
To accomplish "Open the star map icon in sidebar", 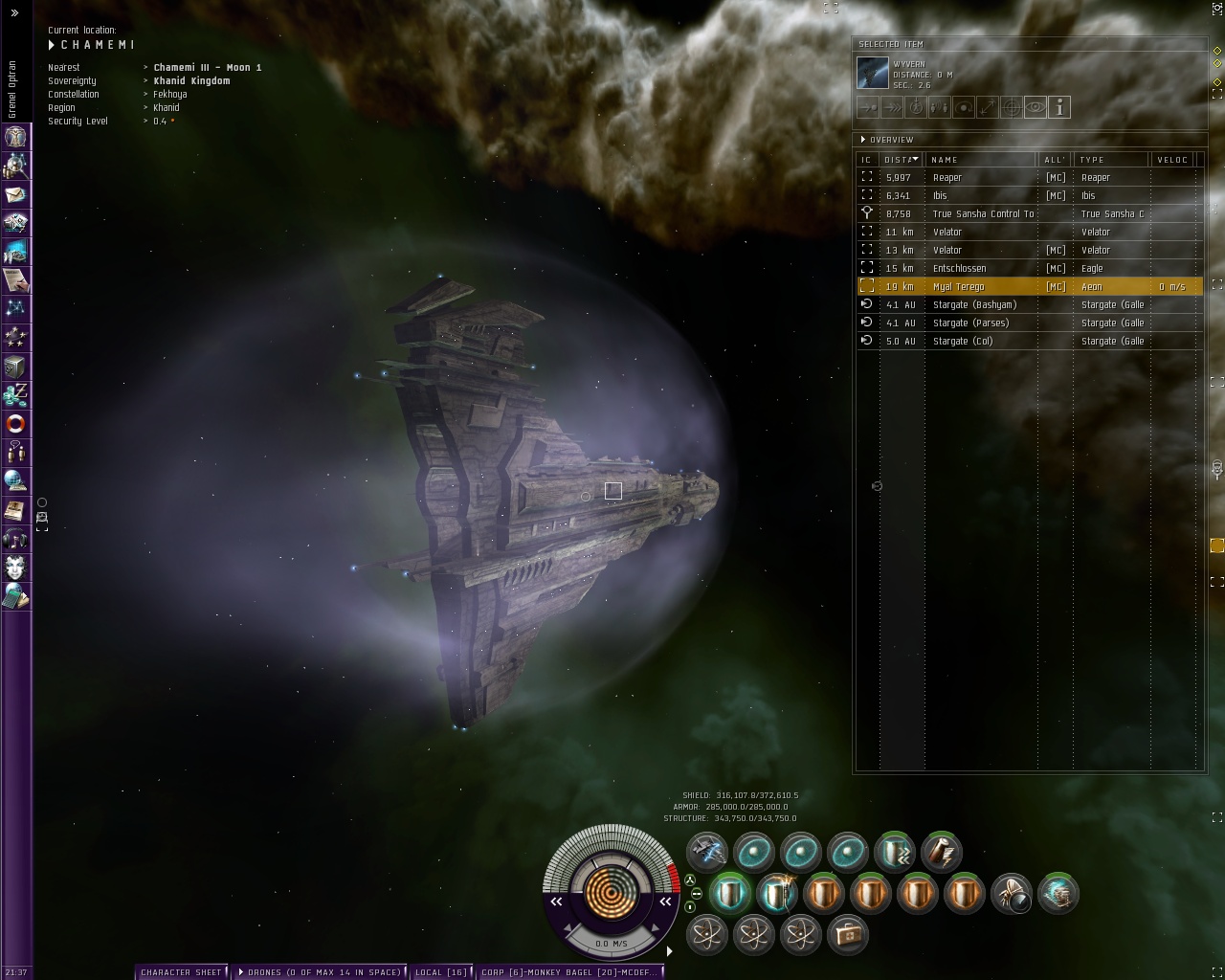I will 15,308.
